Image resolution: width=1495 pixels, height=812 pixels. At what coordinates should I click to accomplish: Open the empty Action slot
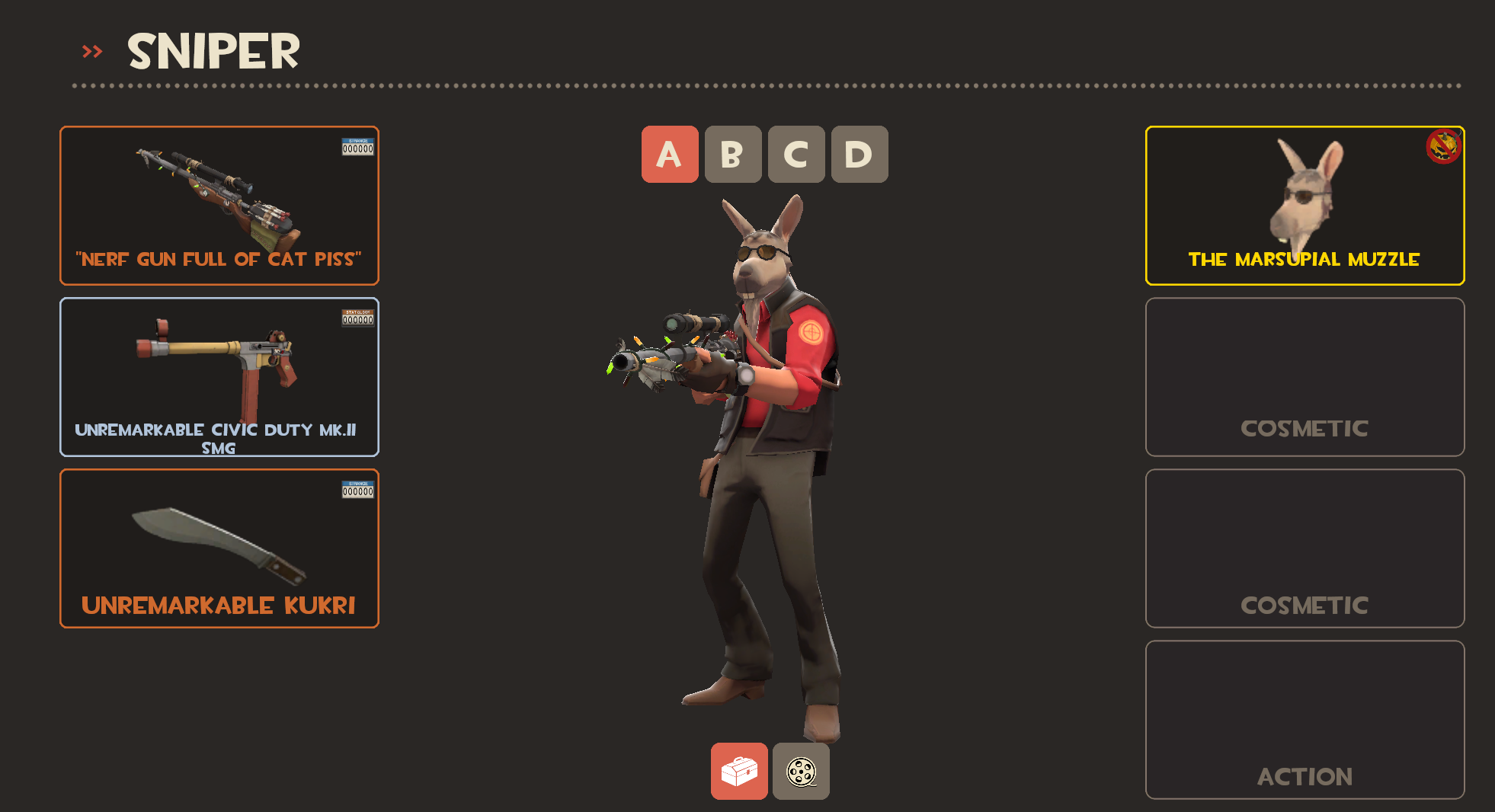(x=1305, y=720)
